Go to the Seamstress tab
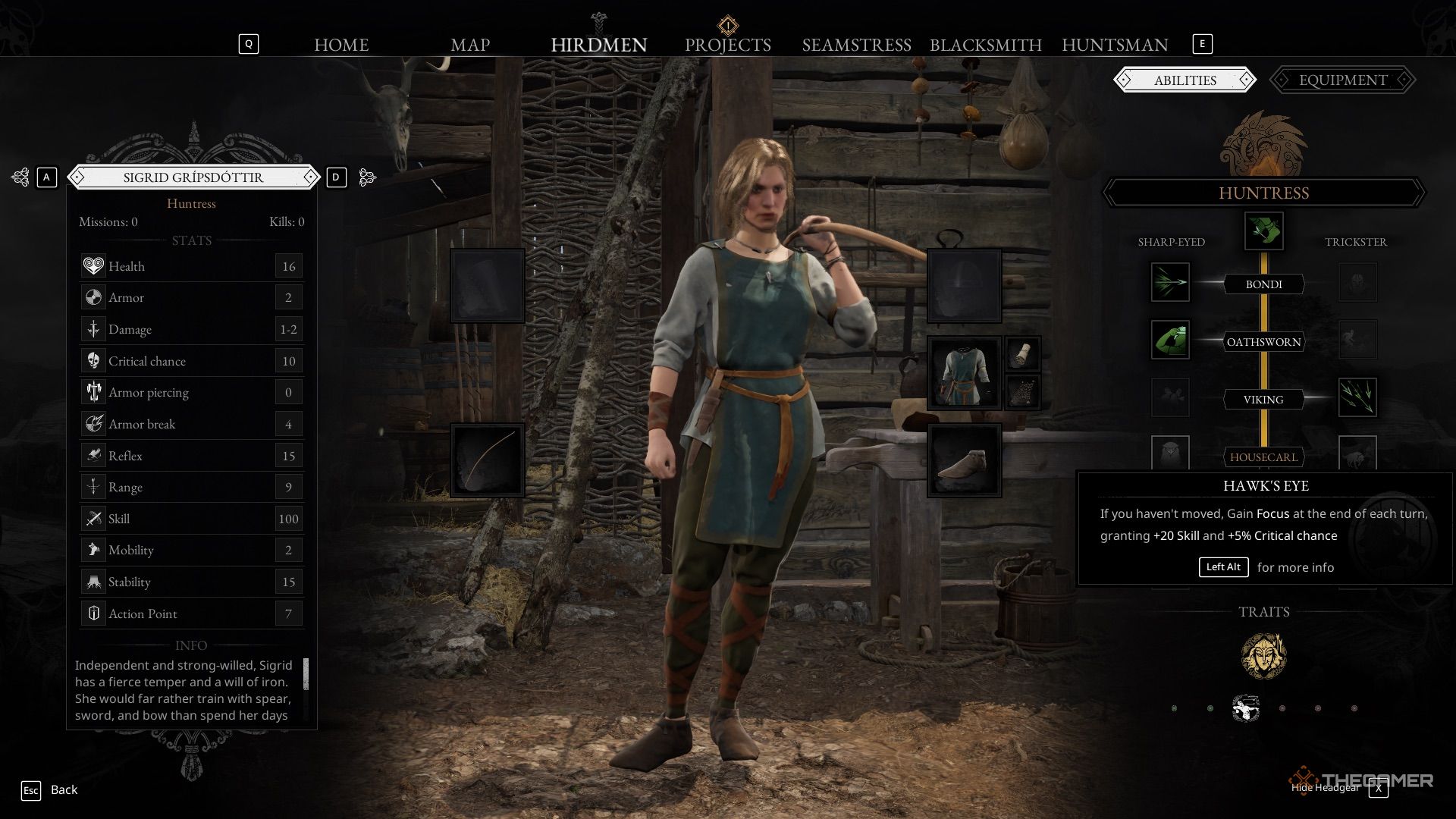Image resolution: width=1456 pixels, height=819 pixels. point(856,45)
